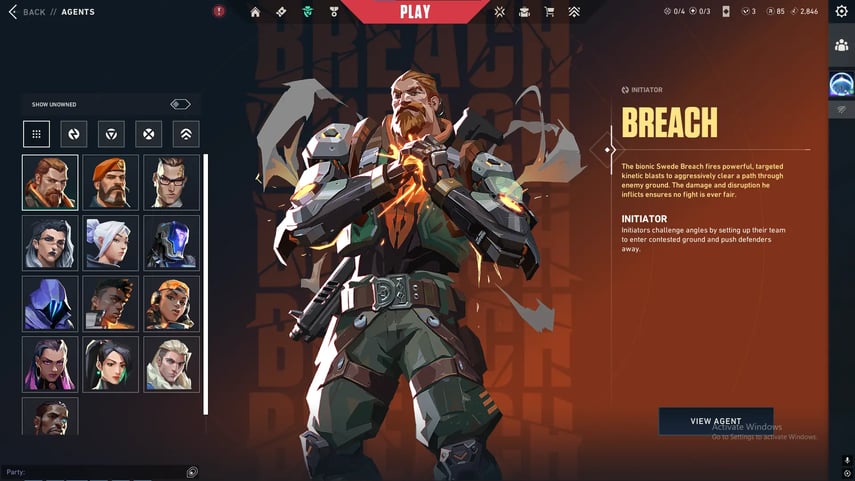The image size is (855, 481).
Task: Go back from the Agents screen
Action: pyautogui.click(x=28, y=12)
